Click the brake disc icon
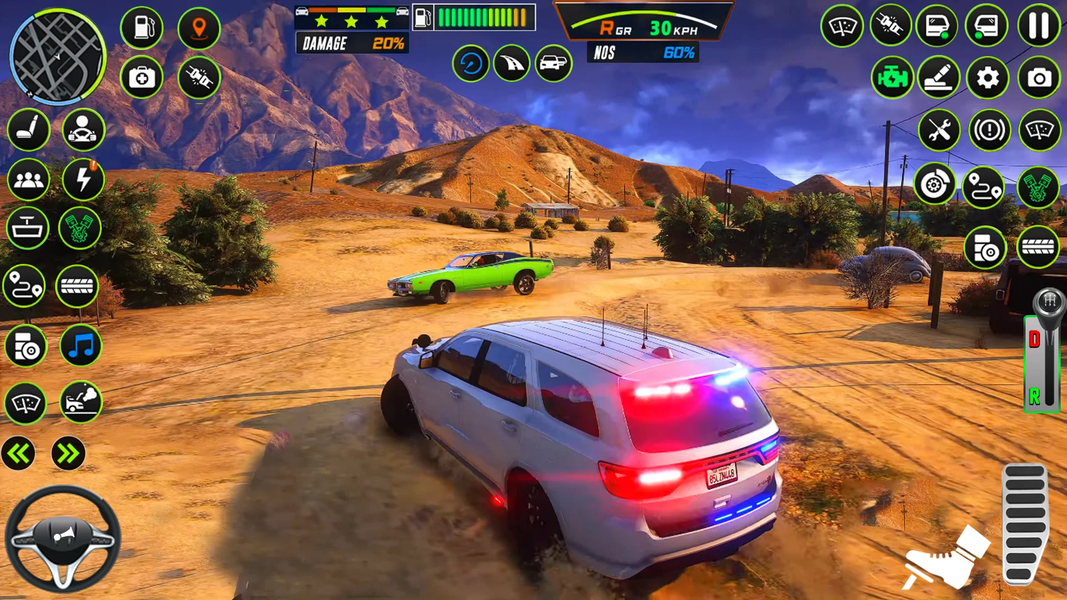The width and height of the screenshot is (1067, 600). click(934, 185)
